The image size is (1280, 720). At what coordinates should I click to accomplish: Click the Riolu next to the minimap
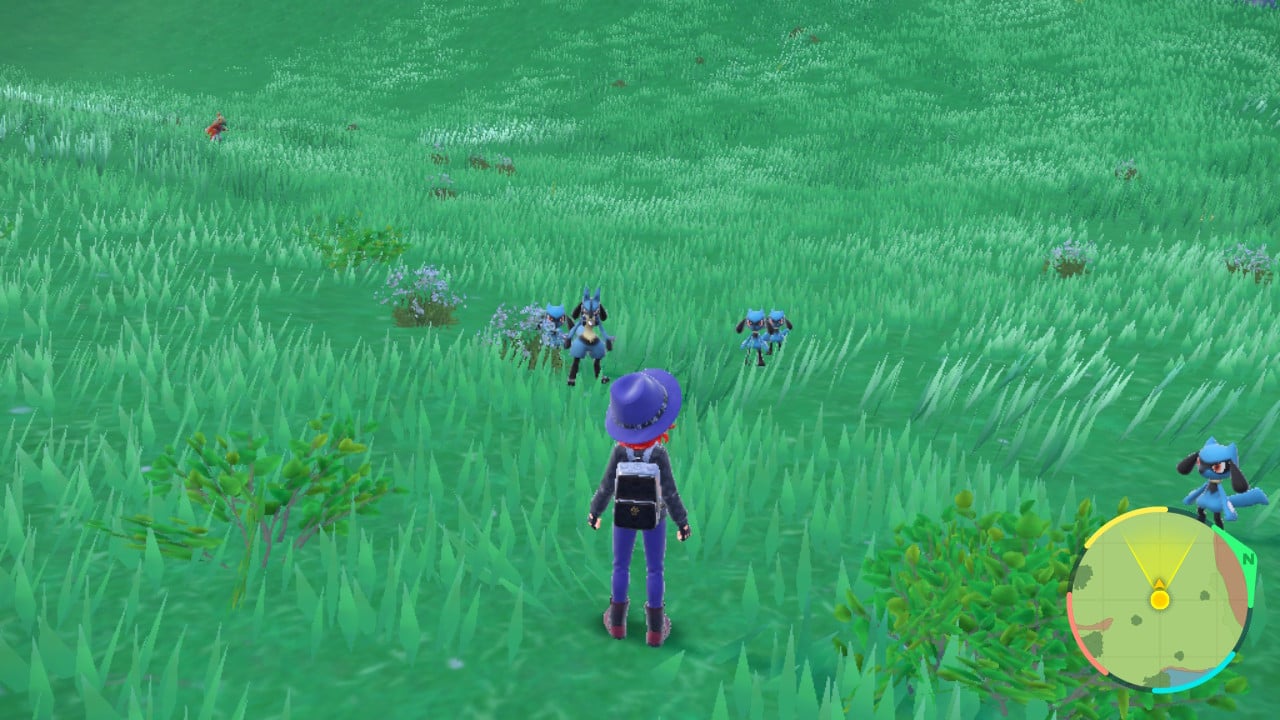pyautogui.click(x=1215, y=480)
